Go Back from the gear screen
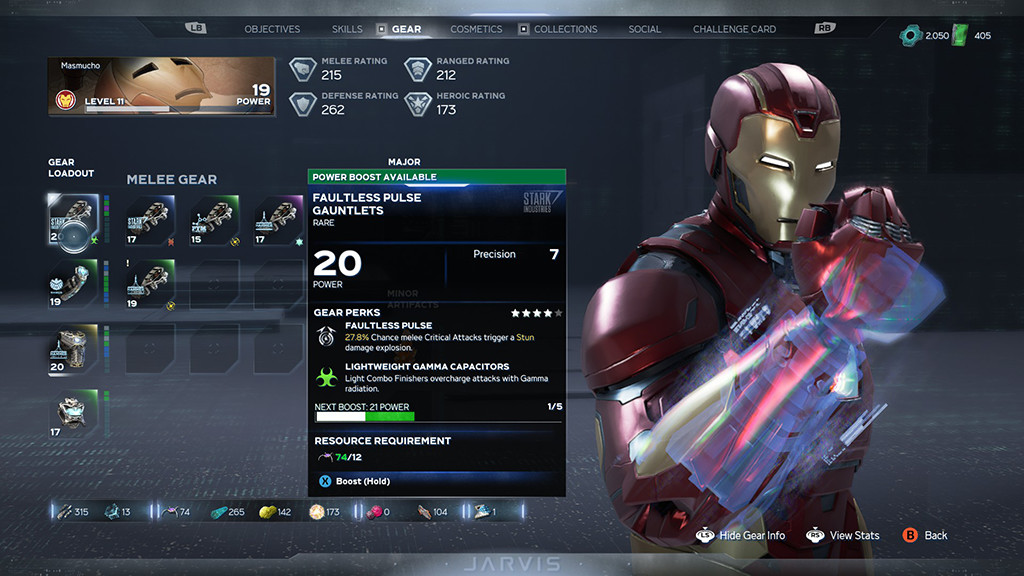This screenshot has height=576, width=1024. click(x=925, y=535)
